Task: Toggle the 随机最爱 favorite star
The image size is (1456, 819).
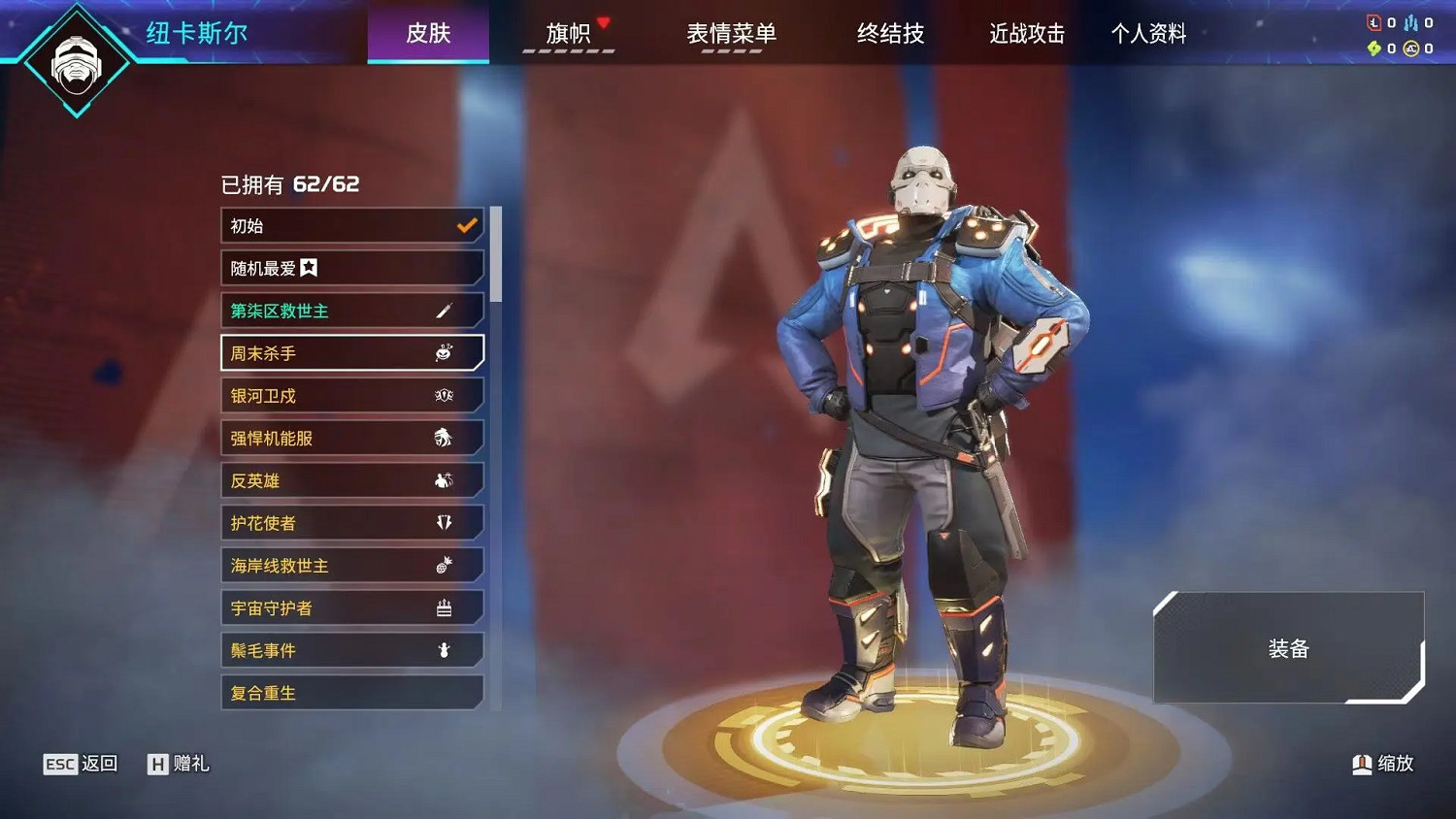Action: [311, 267]
